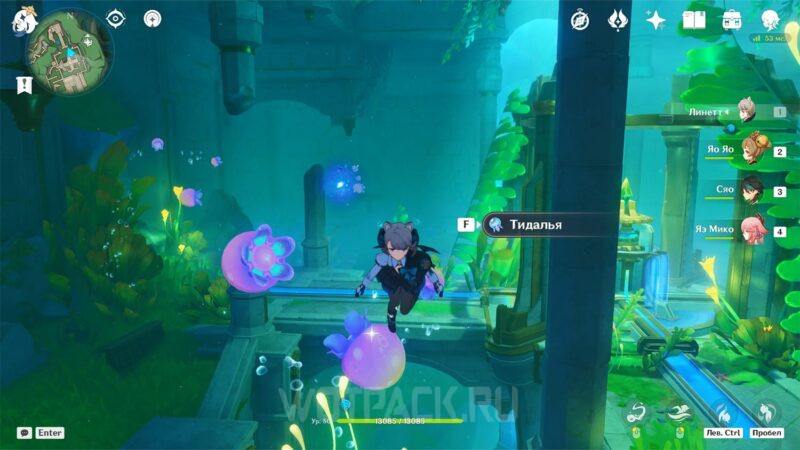
Task: Click the round target icon beside the minimap
Action: pyautogui.click(x=152, y=19)
